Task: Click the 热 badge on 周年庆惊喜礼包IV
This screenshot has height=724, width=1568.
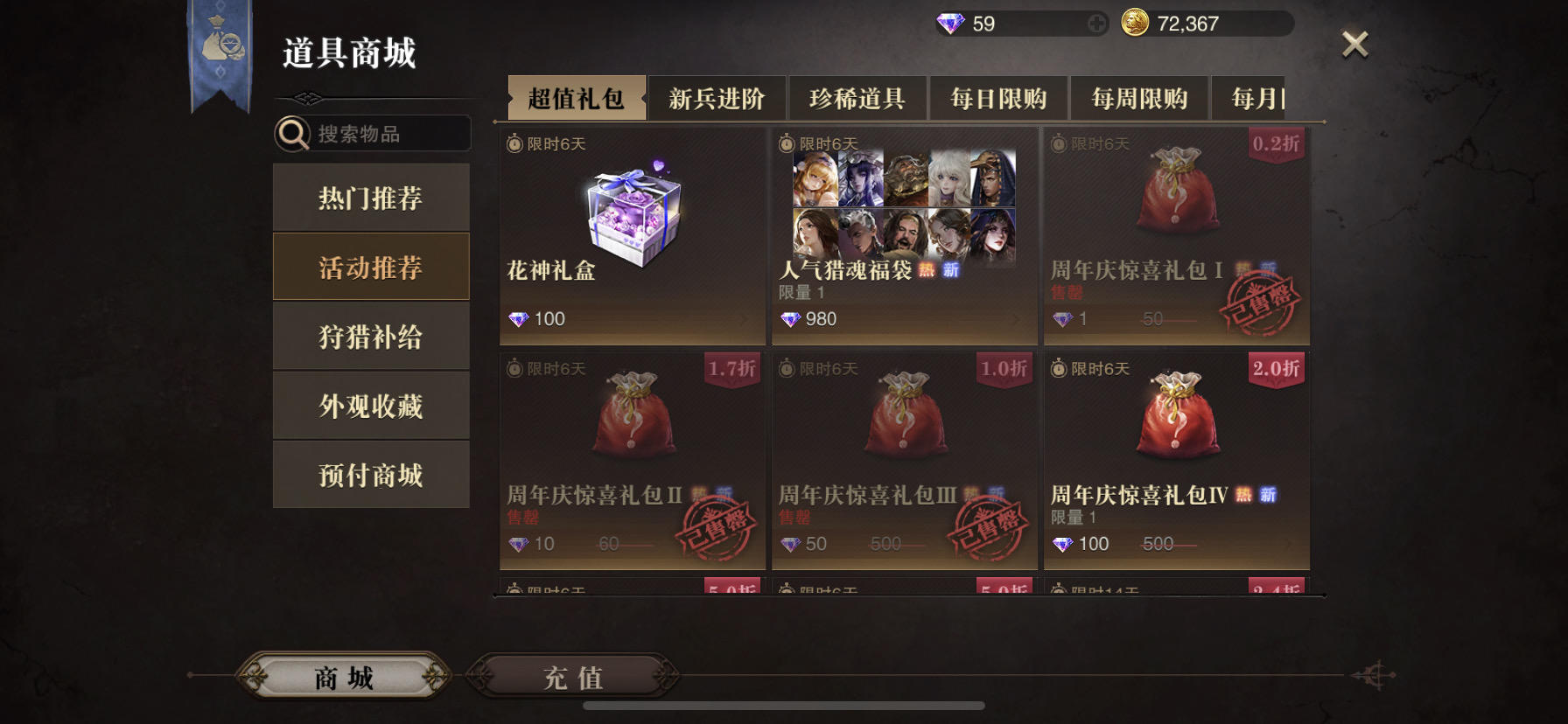Action: pos(1242,494)
